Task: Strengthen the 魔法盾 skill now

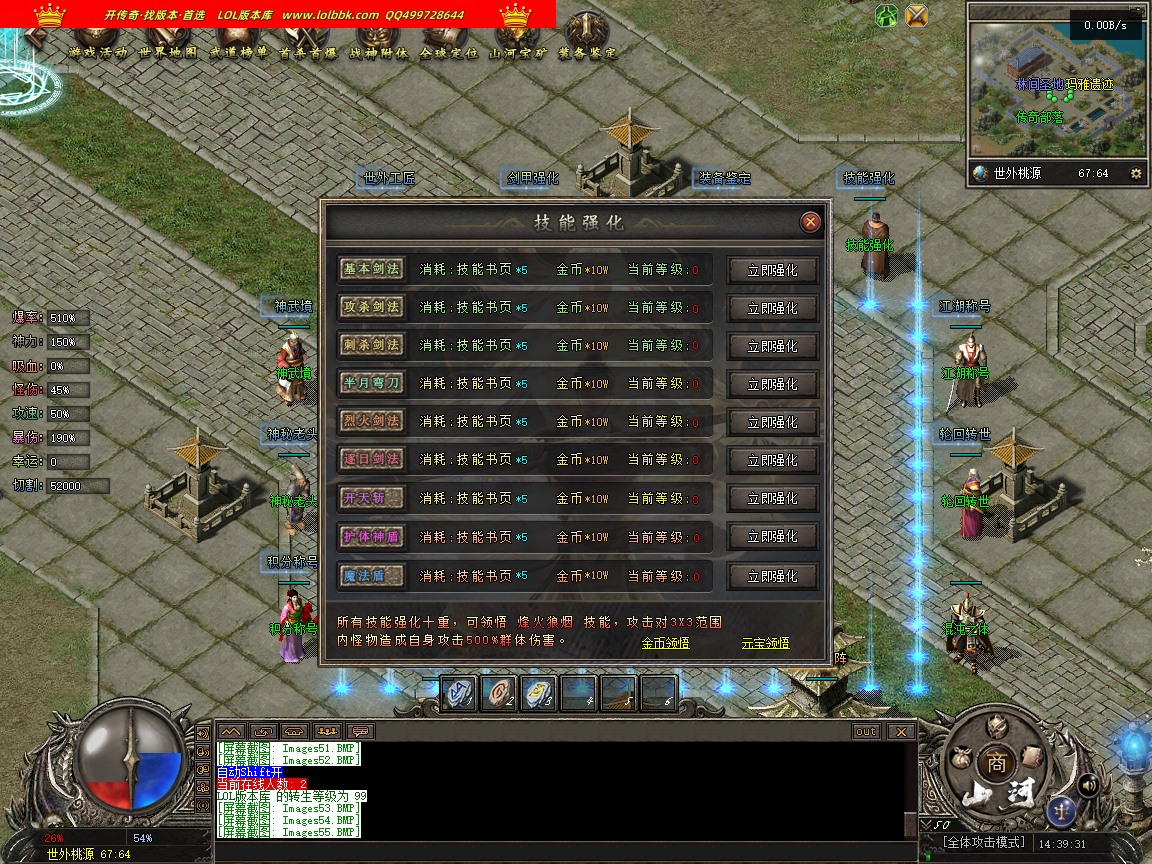Action: click(772, 576)
